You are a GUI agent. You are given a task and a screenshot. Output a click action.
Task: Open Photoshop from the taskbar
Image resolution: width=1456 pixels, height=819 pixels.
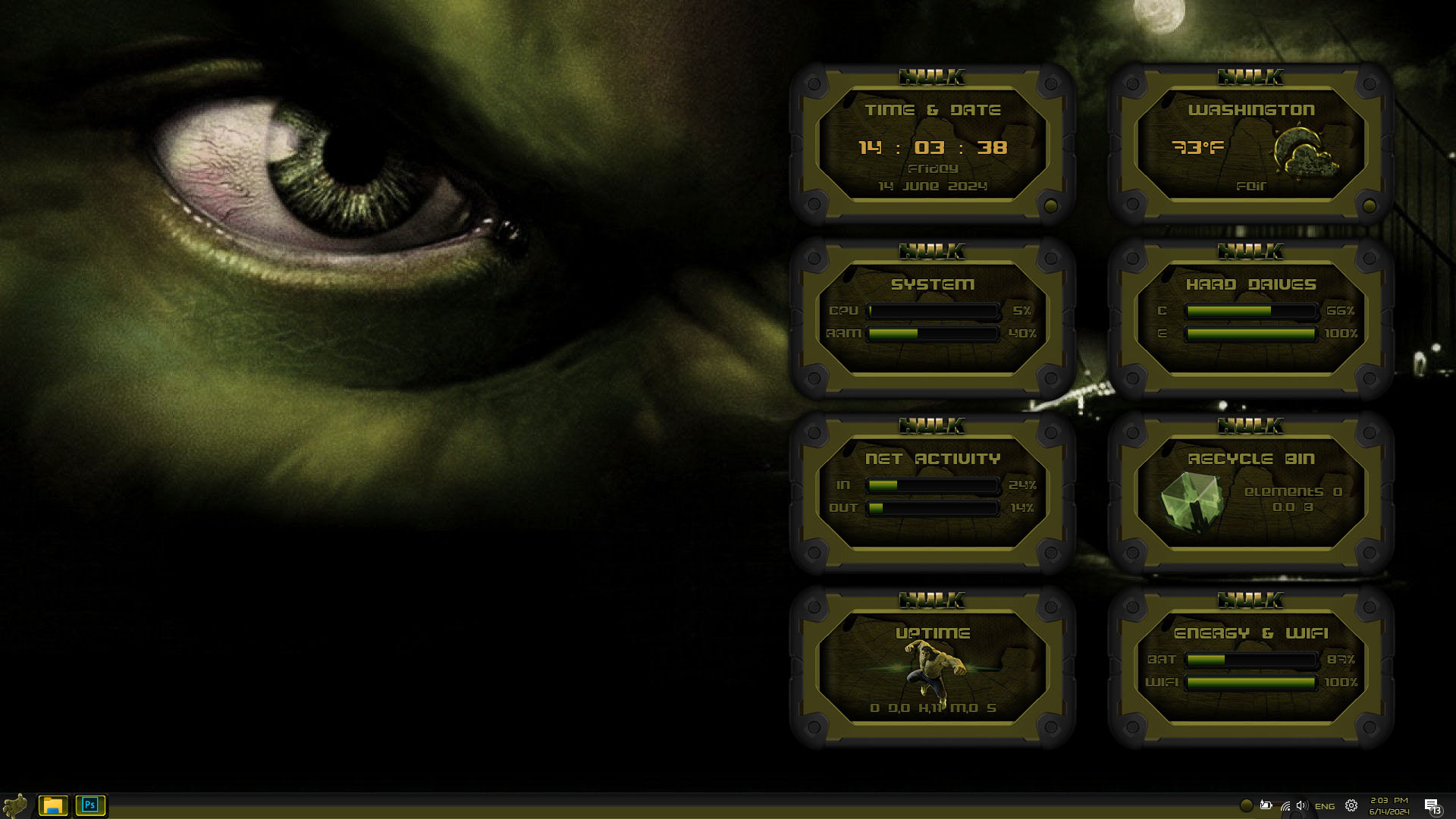coord(90,805)
